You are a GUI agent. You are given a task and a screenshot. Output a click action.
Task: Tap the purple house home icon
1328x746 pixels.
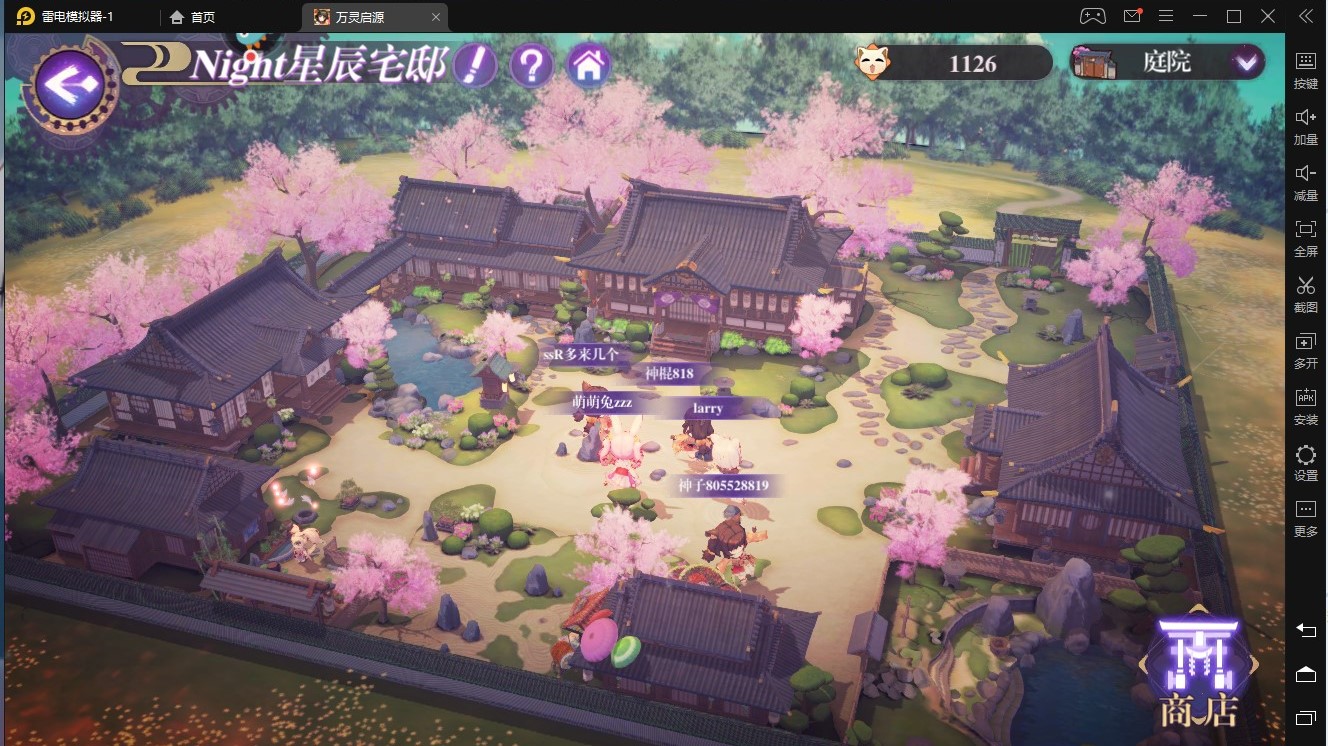coord(589,66)
